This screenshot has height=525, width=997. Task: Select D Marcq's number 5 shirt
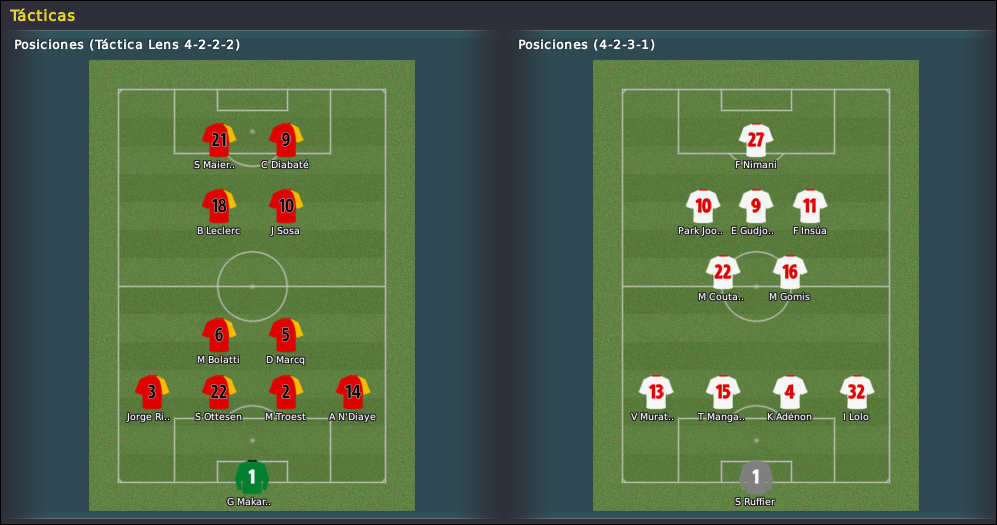(285, 335)
